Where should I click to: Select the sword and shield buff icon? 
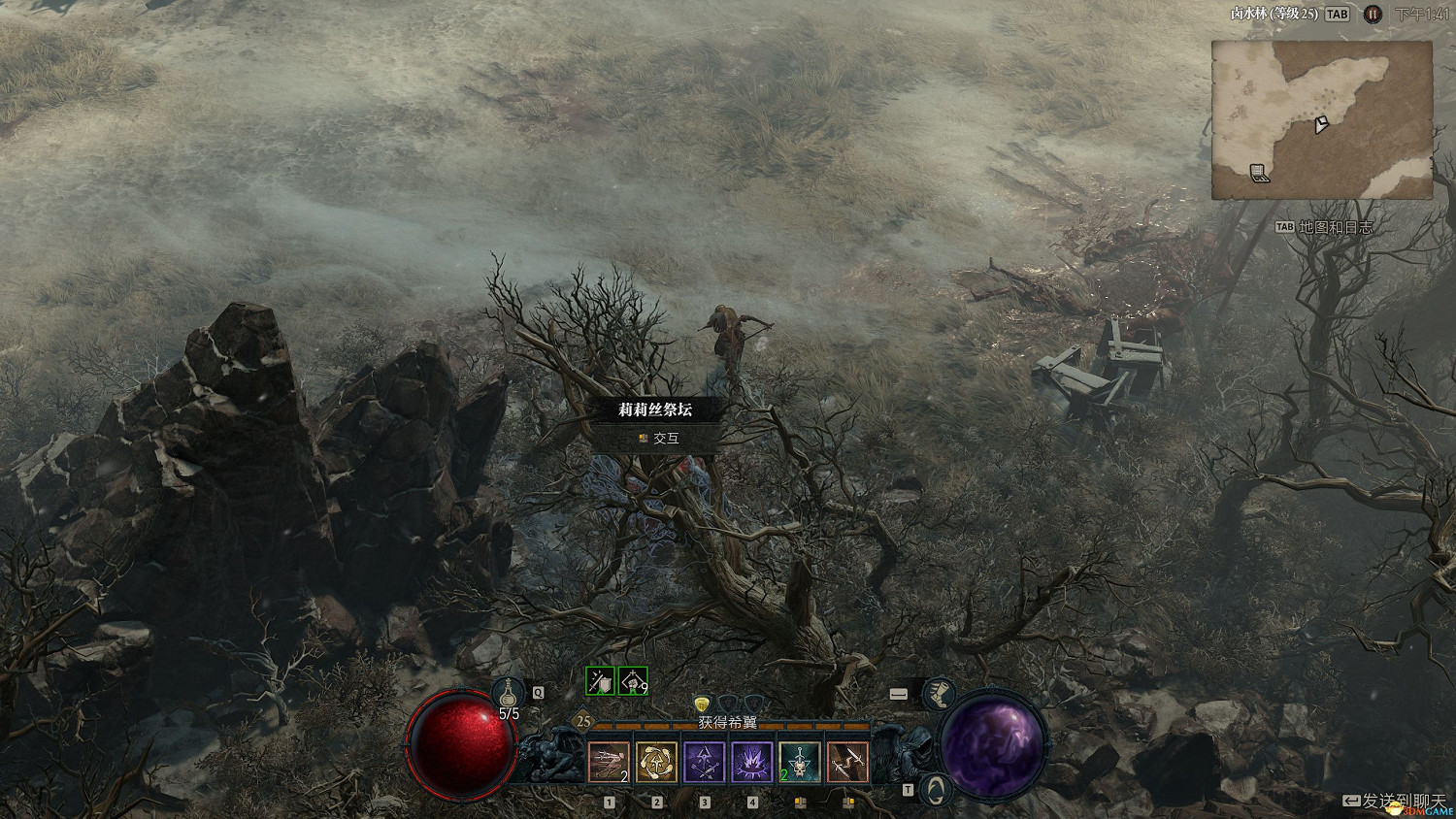pyautogui.click(x=601, y=681)
